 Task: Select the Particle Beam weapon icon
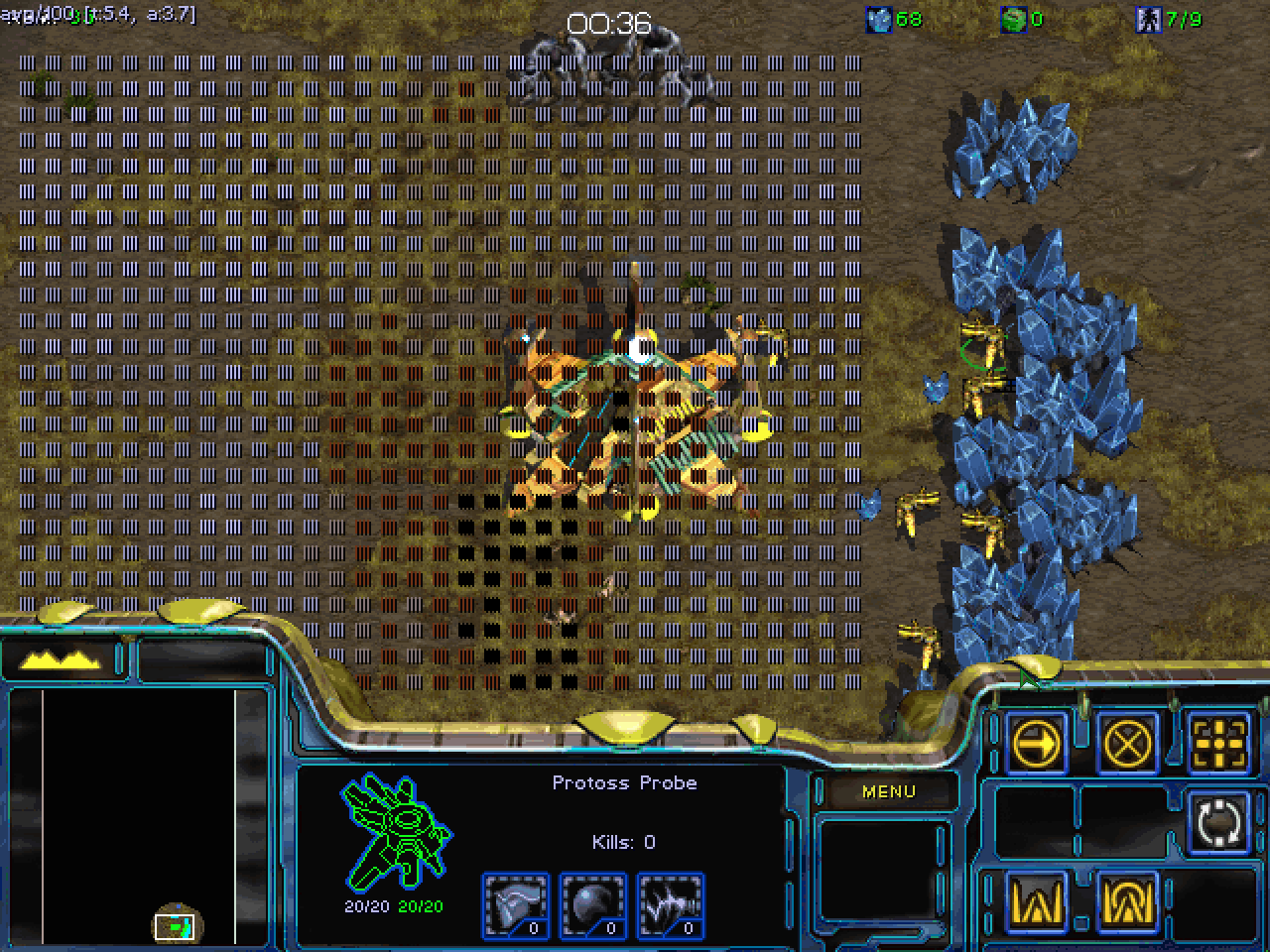pyautogui.click(x=670, y=904)
